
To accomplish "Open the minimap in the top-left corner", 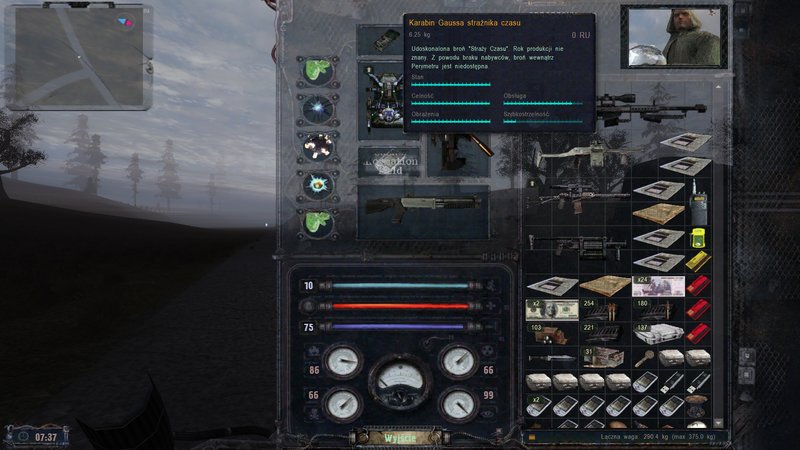I will point(79,57).
